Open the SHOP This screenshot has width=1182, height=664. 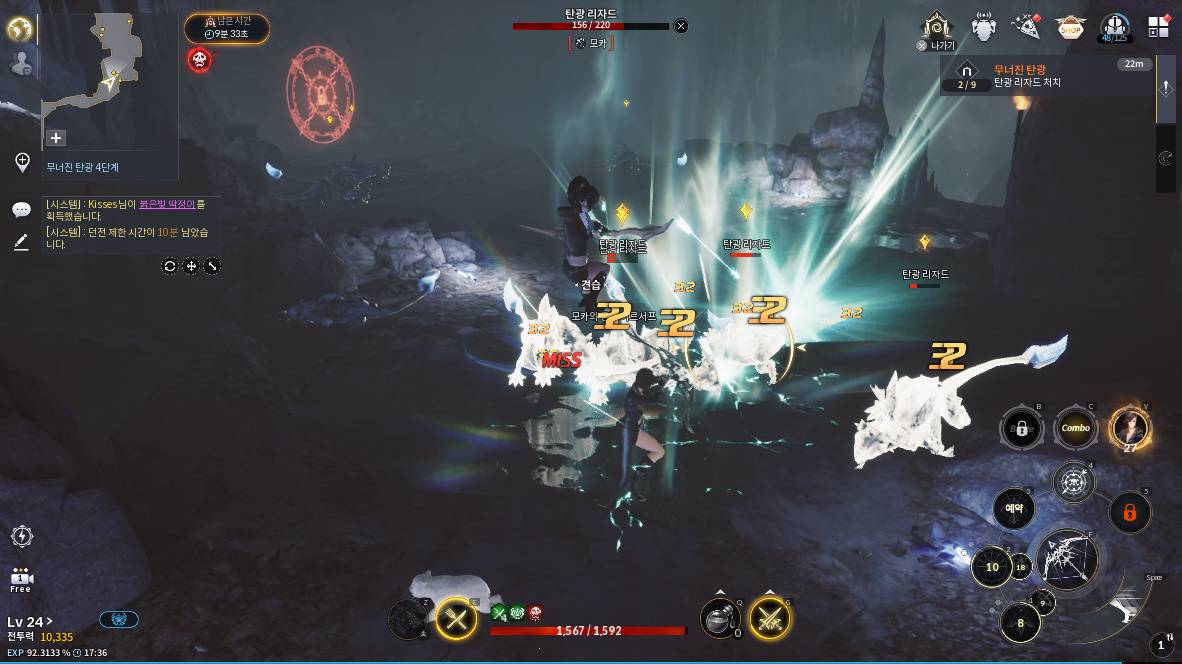[x=1070, y=27]
